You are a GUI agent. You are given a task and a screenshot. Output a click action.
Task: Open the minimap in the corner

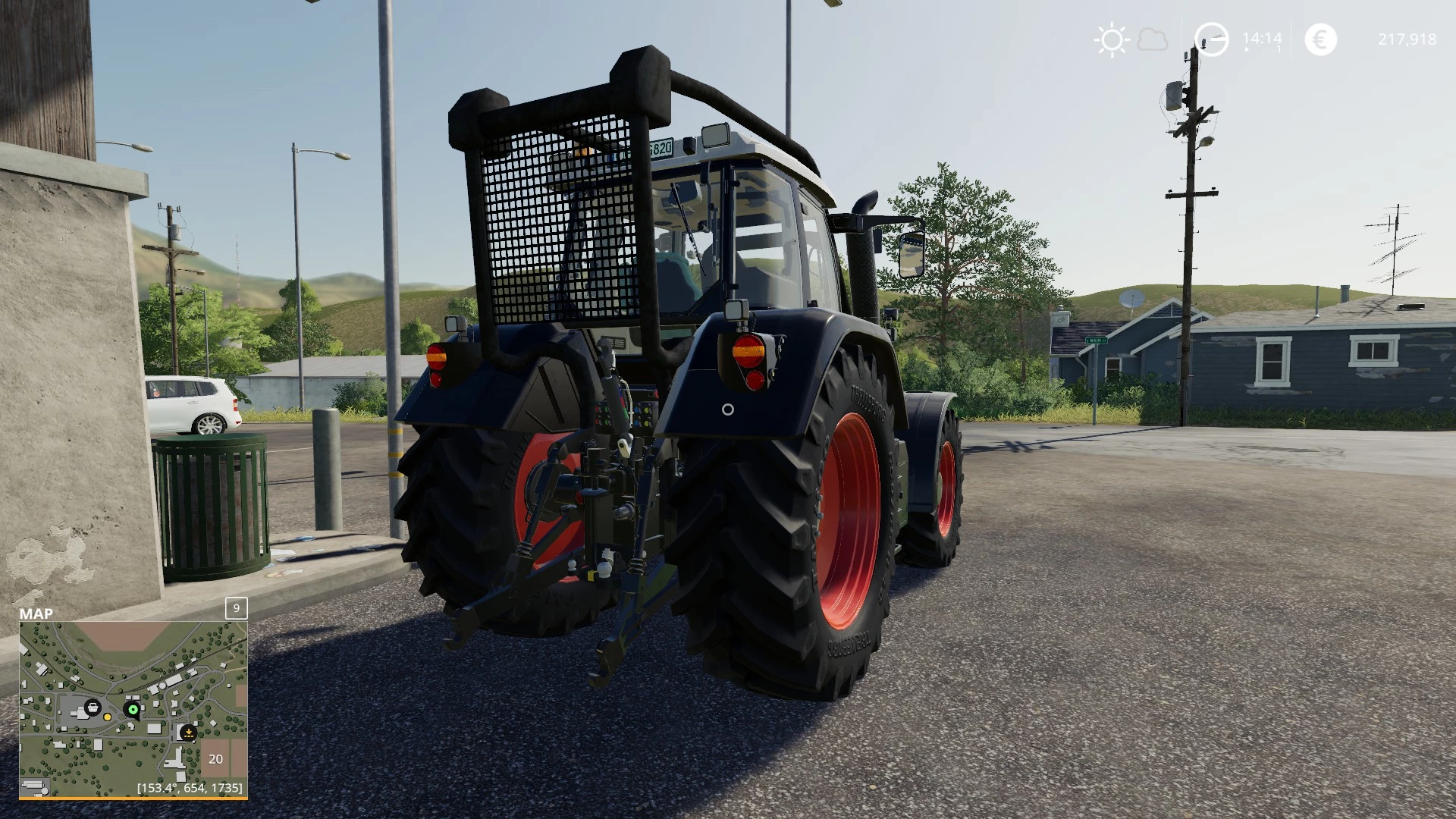(x=133, y=709)
